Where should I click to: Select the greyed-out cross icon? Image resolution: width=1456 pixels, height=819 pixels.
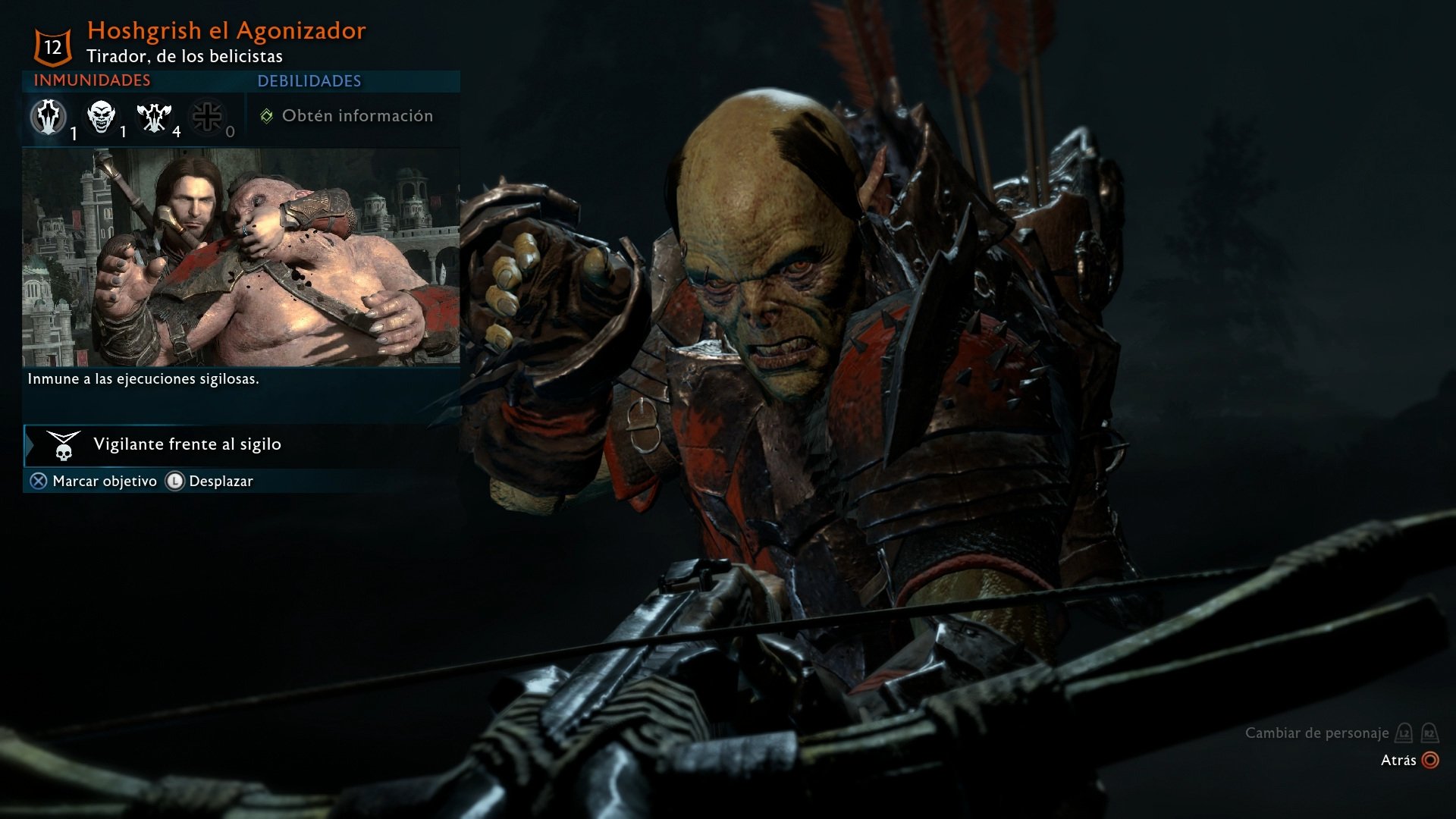point(207,117)
